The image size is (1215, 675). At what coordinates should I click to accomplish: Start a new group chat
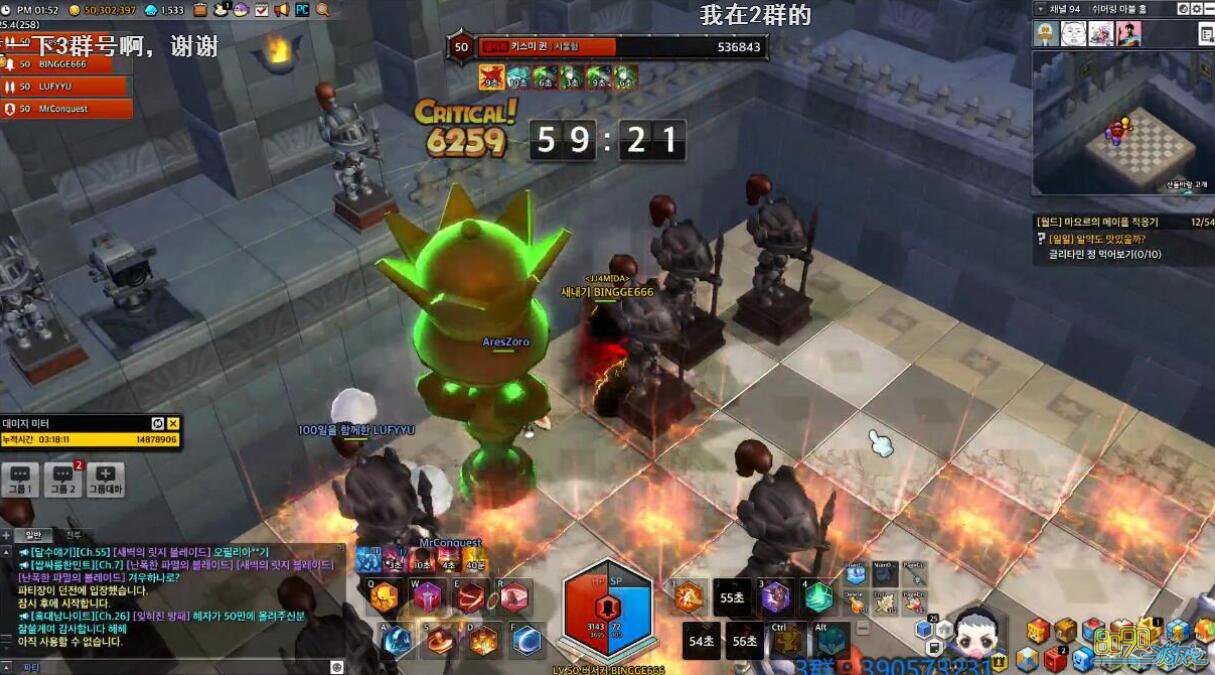(106, 478)
